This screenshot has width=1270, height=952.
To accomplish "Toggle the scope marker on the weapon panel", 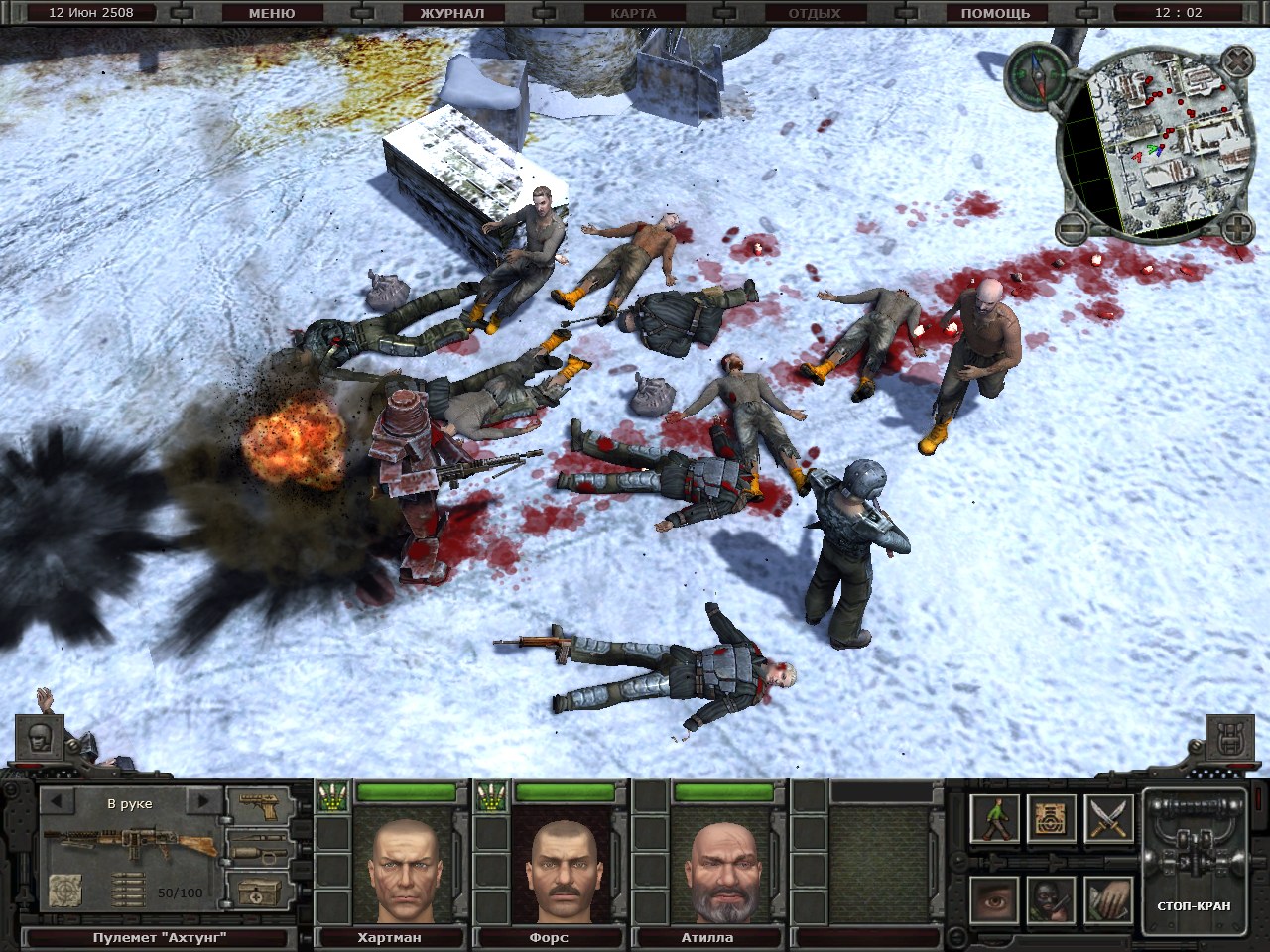I will pos(65,890).
